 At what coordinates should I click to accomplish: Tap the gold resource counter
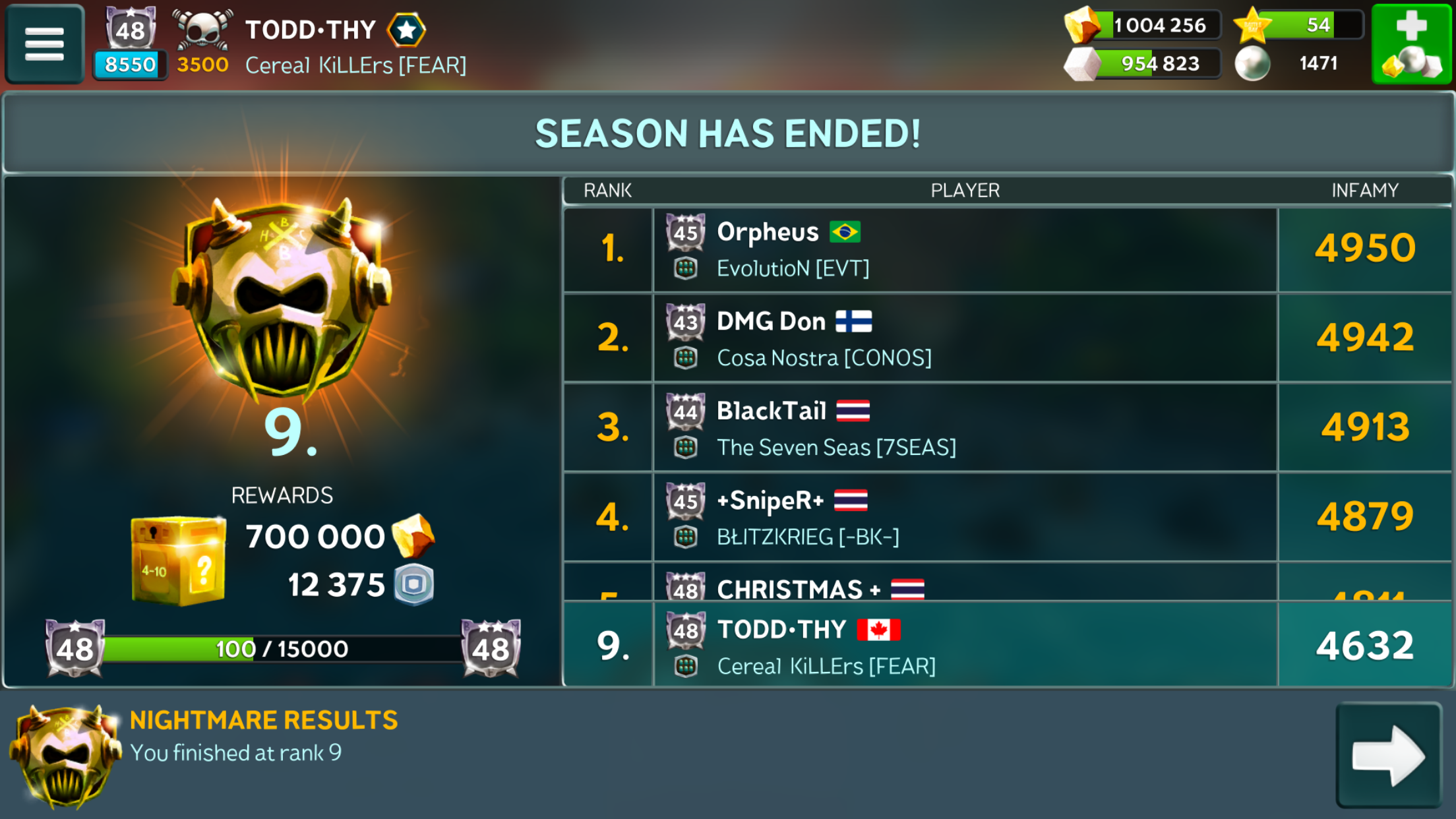pyautogui.click(x=1144, y=26)
